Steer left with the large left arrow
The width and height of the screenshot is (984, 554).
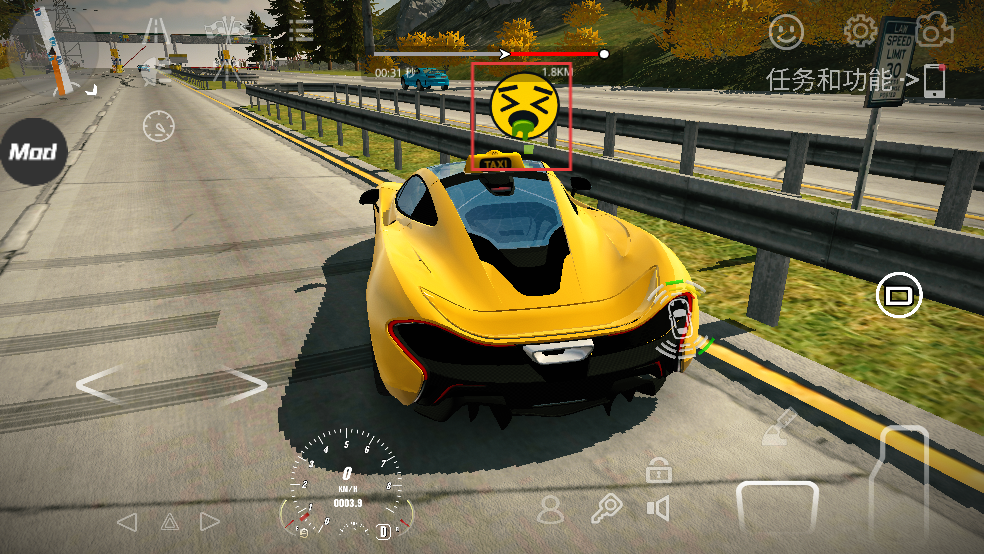pyautogui.click(x=101, y=386)
